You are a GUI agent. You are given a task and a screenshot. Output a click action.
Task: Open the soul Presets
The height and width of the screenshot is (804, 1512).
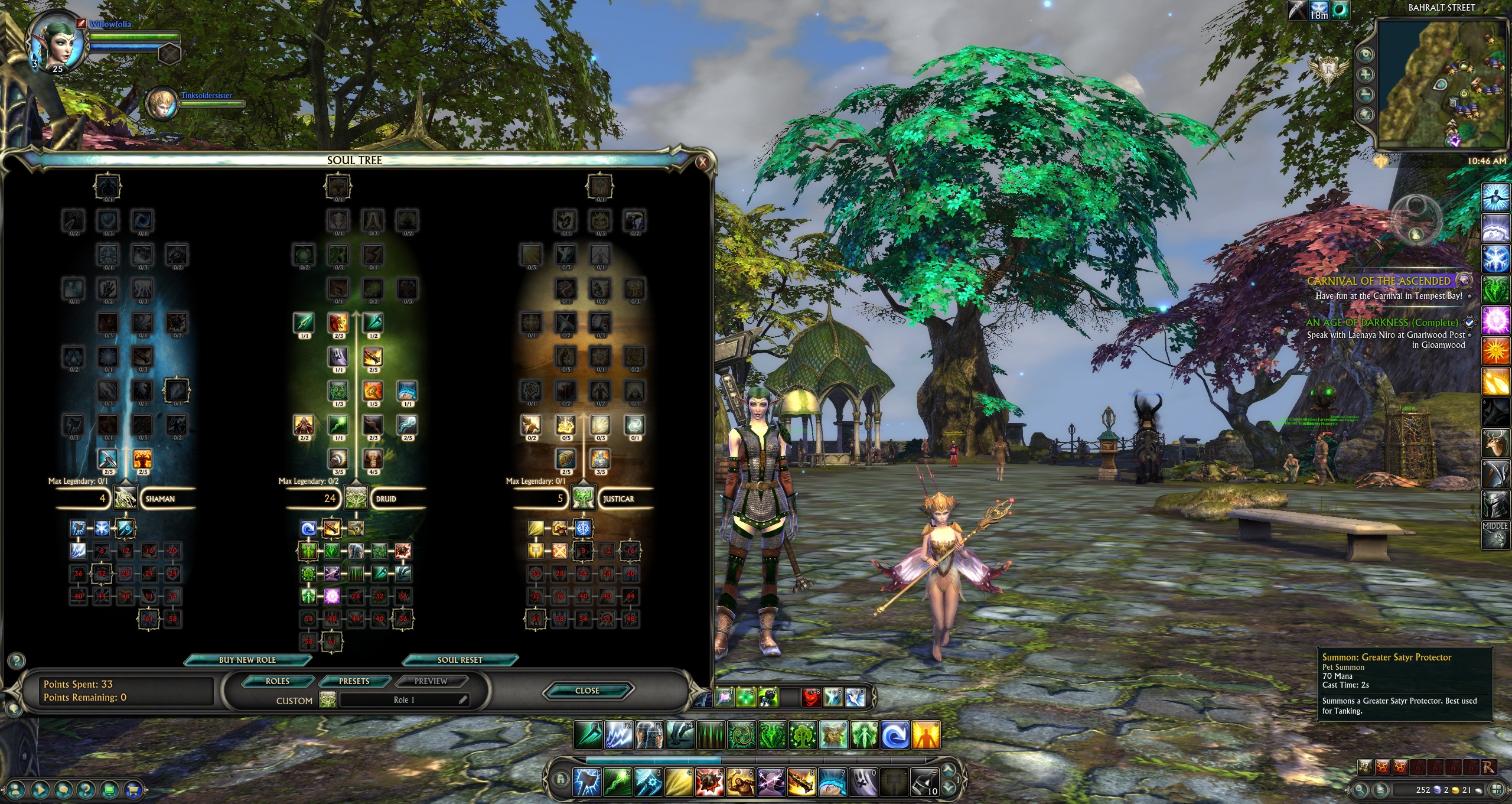(354, 682)
